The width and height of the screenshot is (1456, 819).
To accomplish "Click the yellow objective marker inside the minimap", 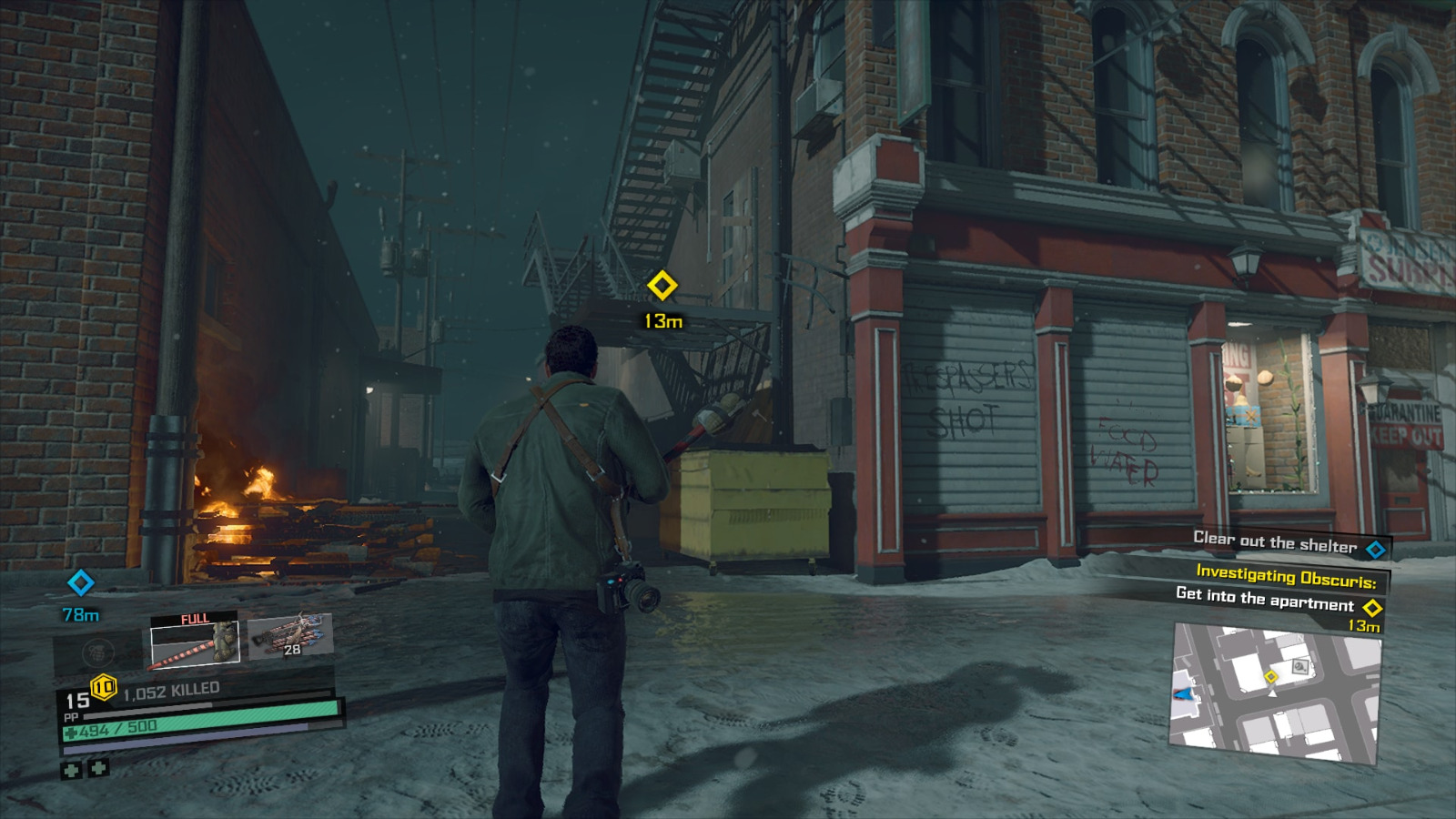I will (x=1272, y=676).
